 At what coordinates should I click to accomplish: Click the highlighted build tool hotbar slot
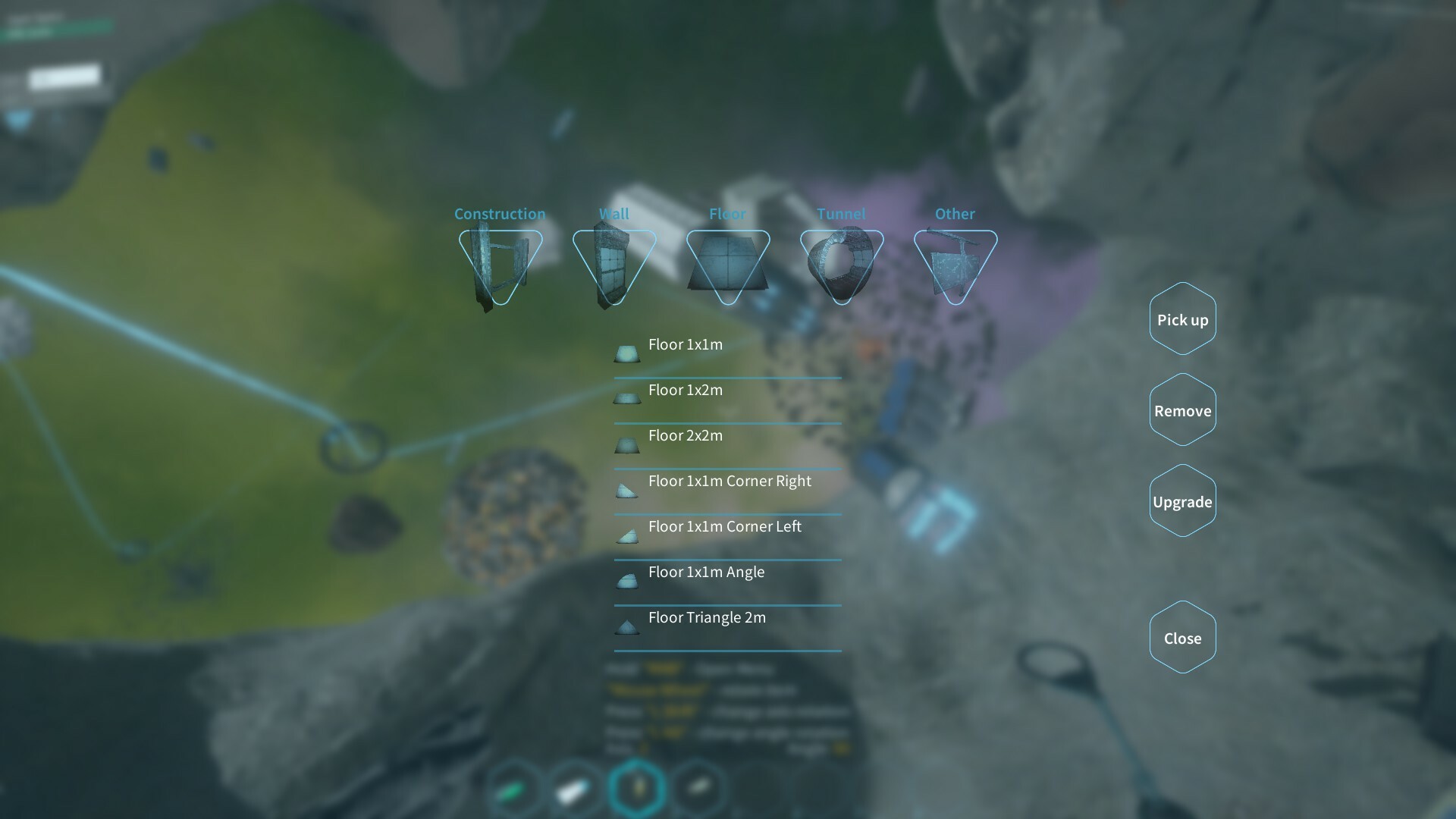coord(637,789)
